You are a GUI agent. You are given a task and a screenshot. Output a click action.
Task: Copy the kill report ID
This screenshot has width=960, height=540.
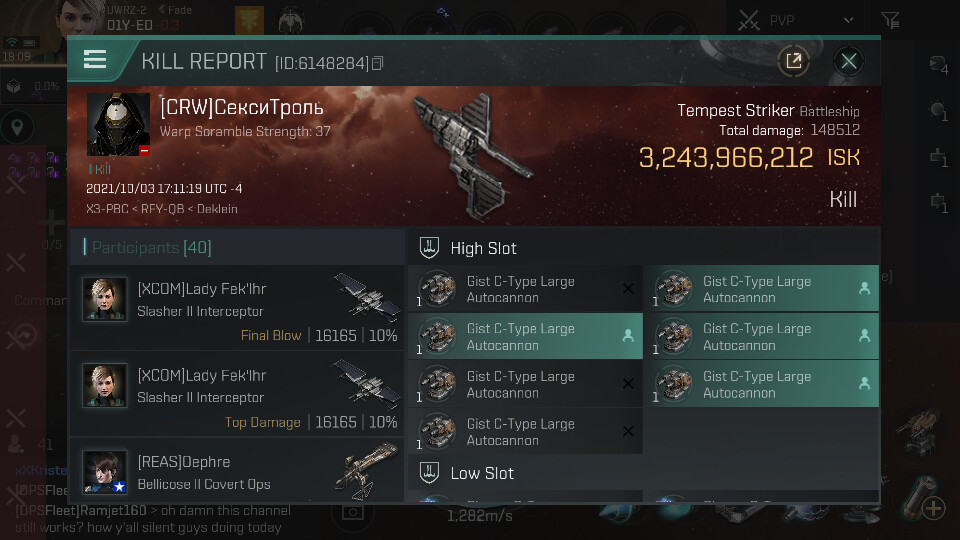pos(378,63)
